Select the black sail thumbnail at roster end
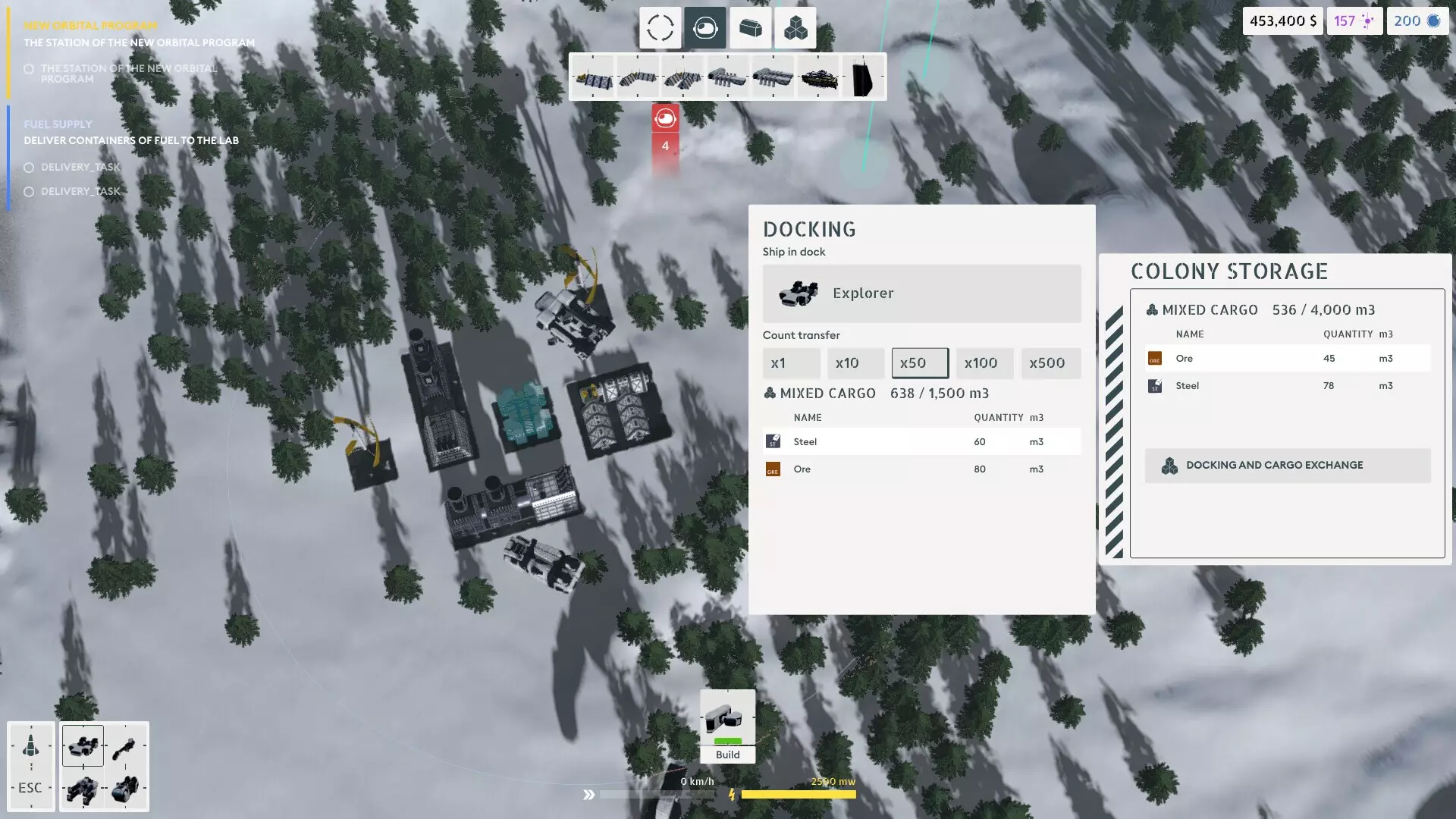1456x819 pixels. [864, 76]
